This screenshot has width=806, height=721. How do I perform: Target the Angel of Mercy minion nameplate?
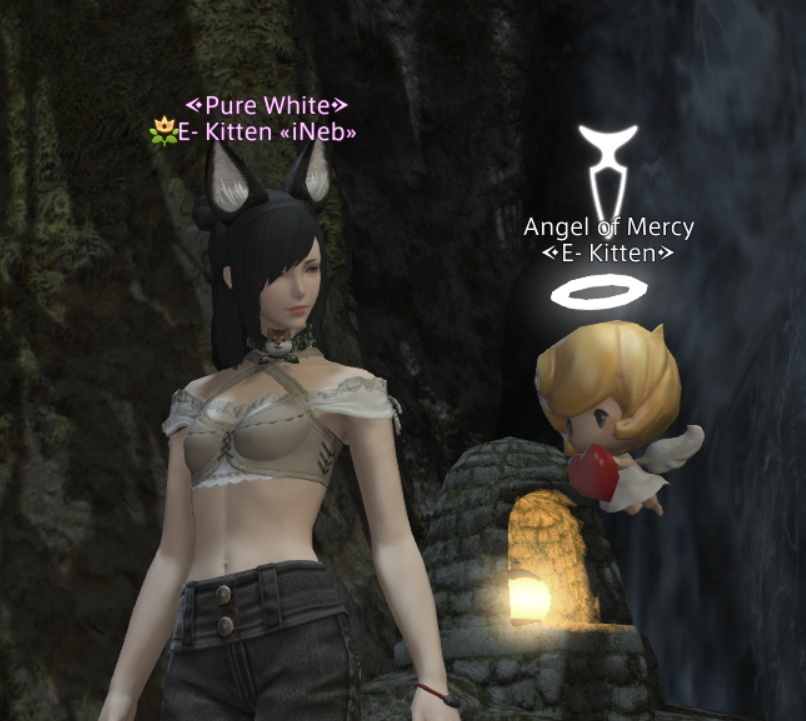click(608, 227)
